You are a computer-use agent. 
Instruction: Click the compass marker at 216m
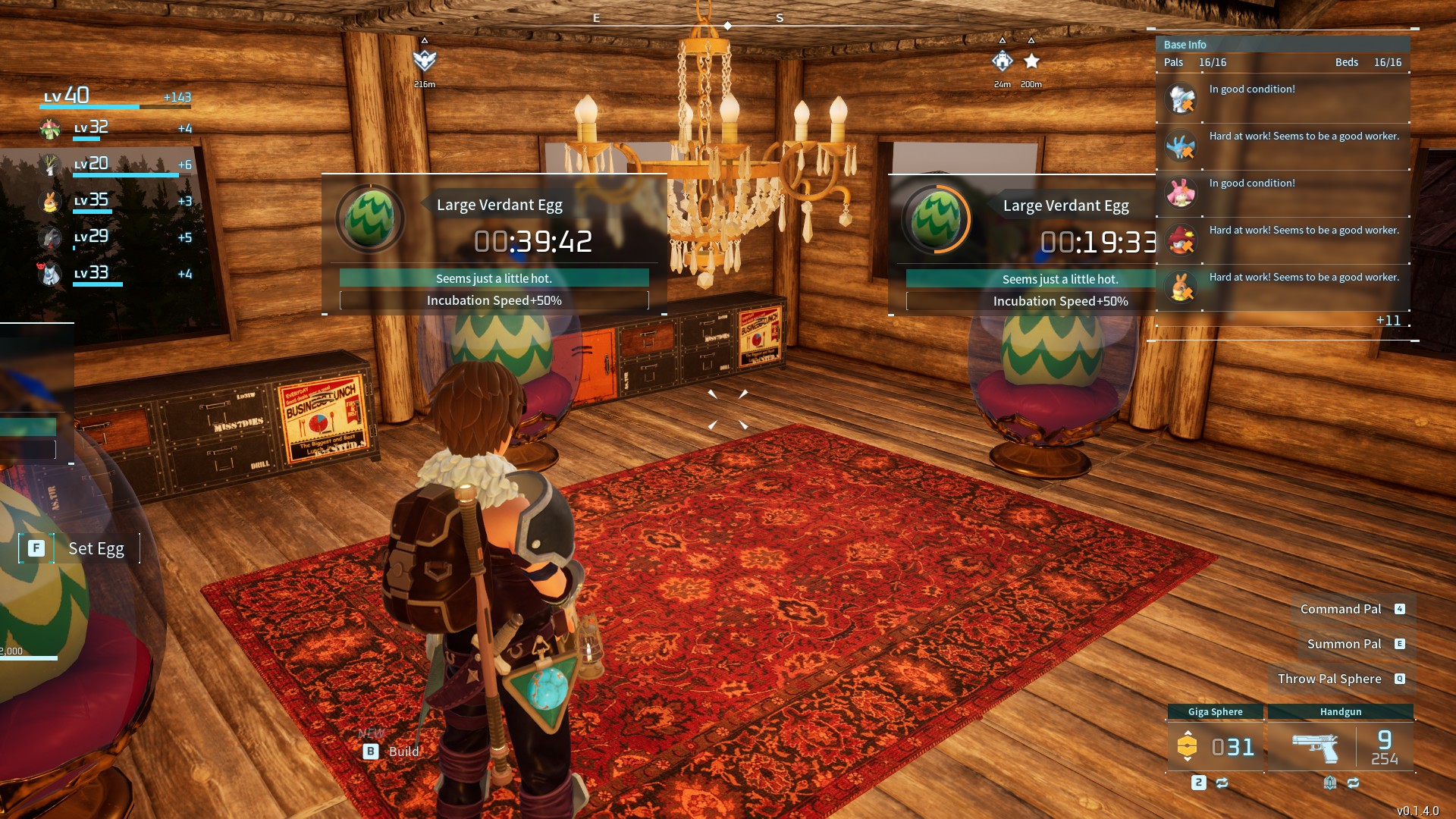click(425, 61)
